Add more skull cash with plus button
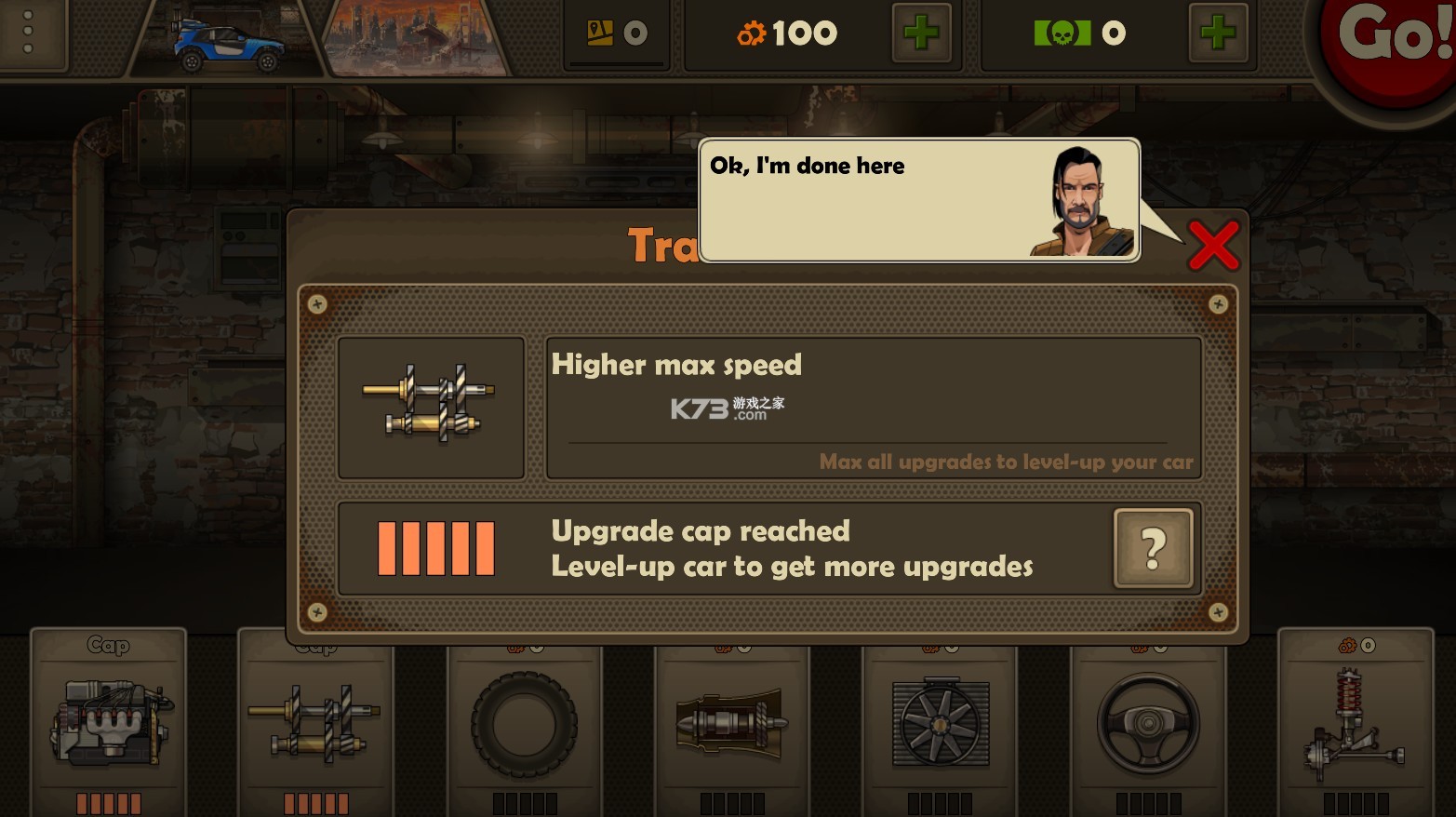The height and width of the screenshot is (817, 1456). coord(1217,34)
